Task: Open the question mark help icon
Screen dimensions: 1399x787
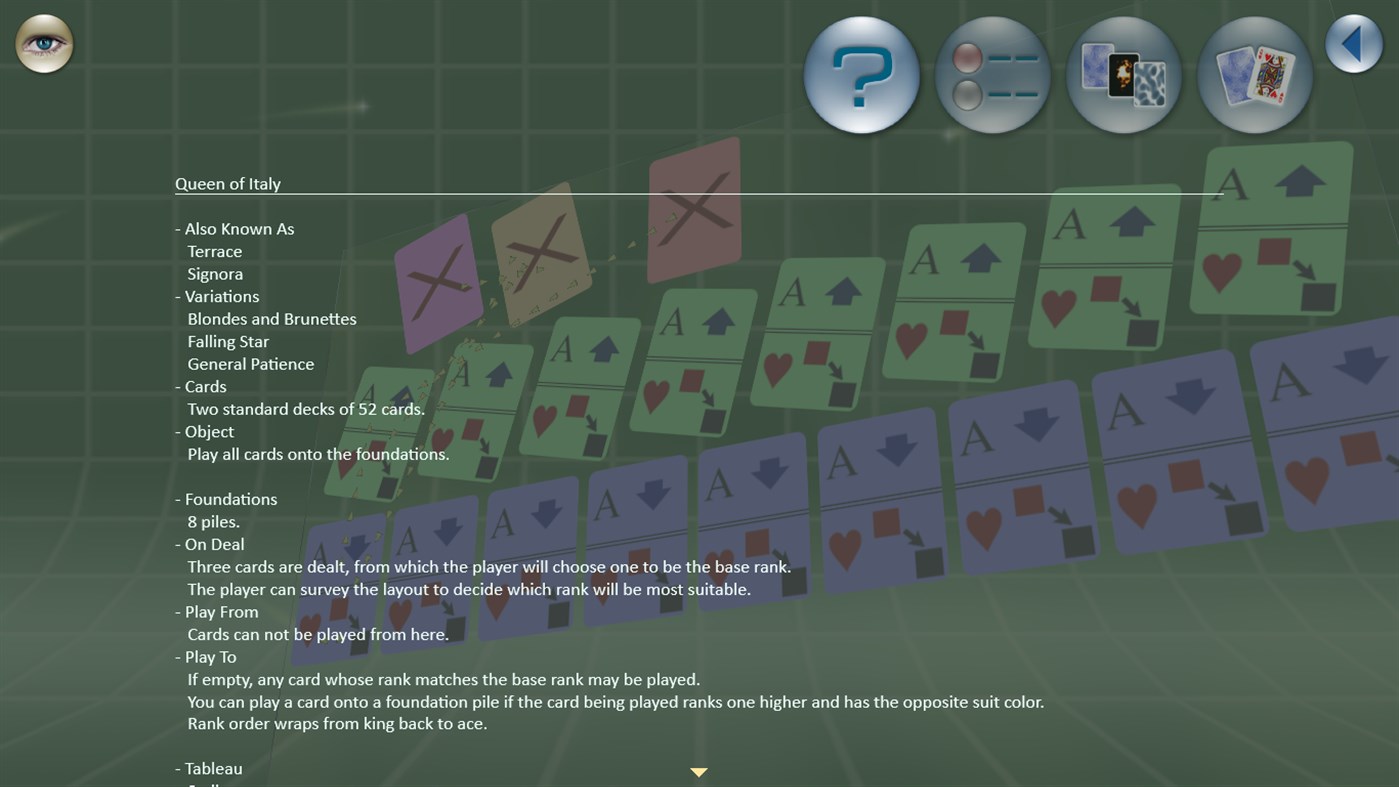Action: point(861,75)
